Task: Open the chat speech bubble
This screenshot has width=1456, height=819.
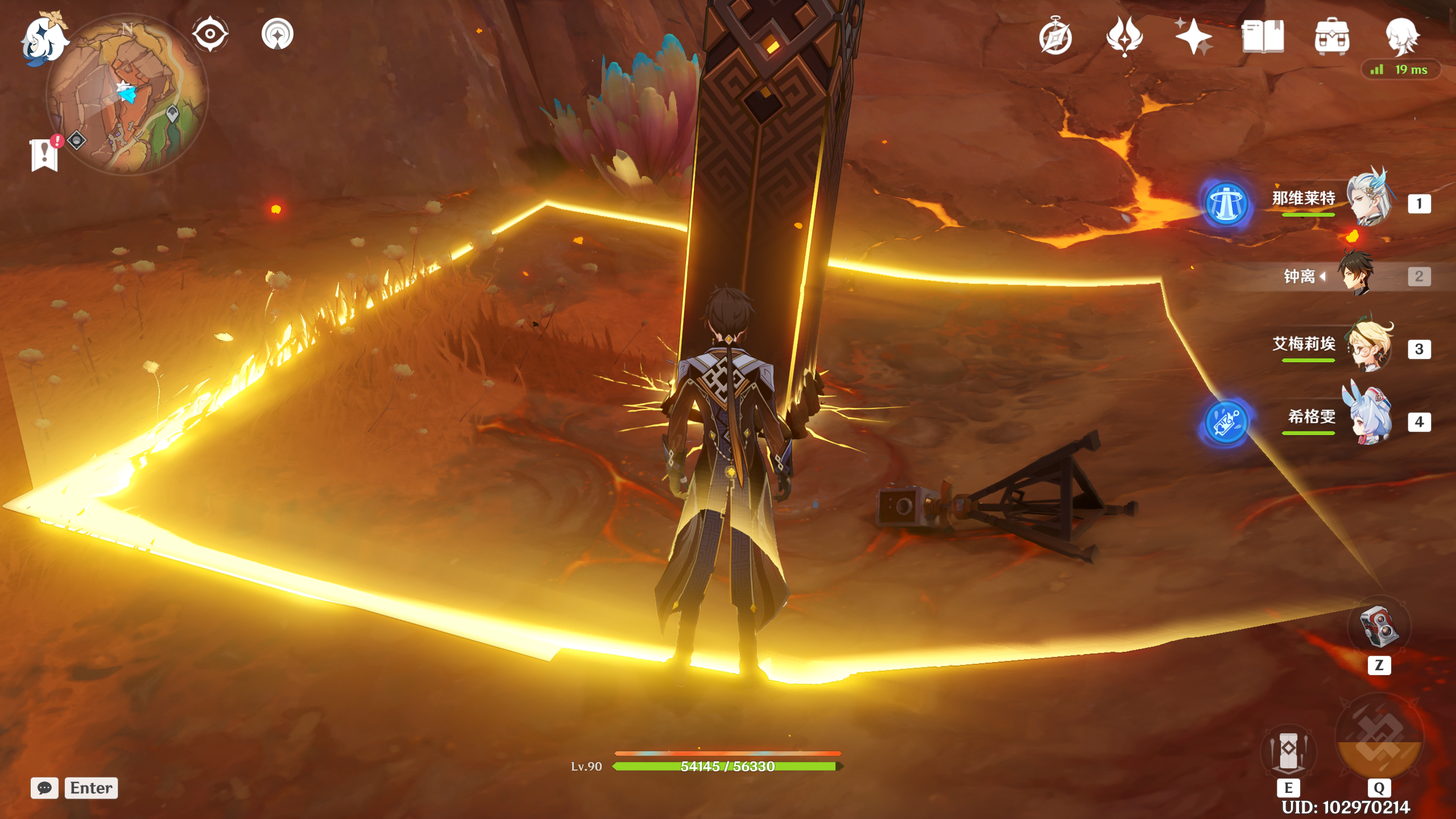Action: click(x=44, y=788)
